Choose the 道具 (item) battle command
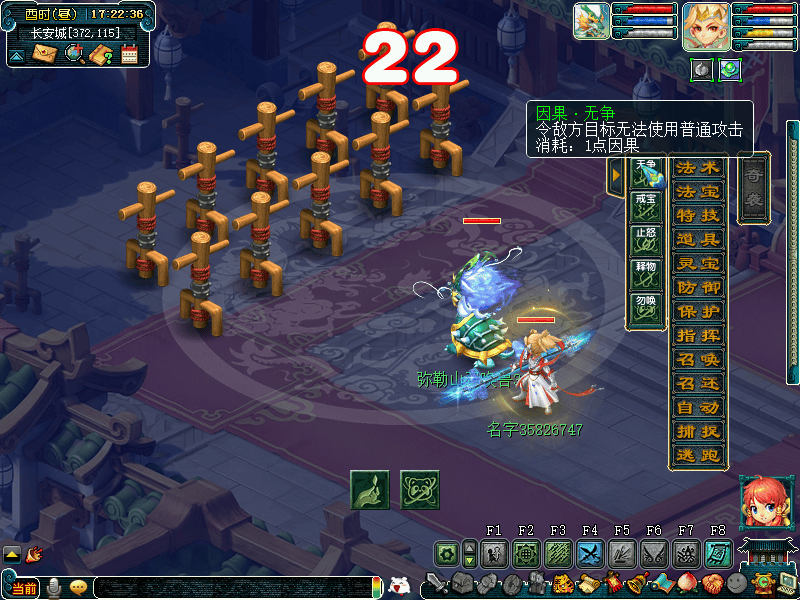This screenshot has width=800, height=600. click(698, 239)
